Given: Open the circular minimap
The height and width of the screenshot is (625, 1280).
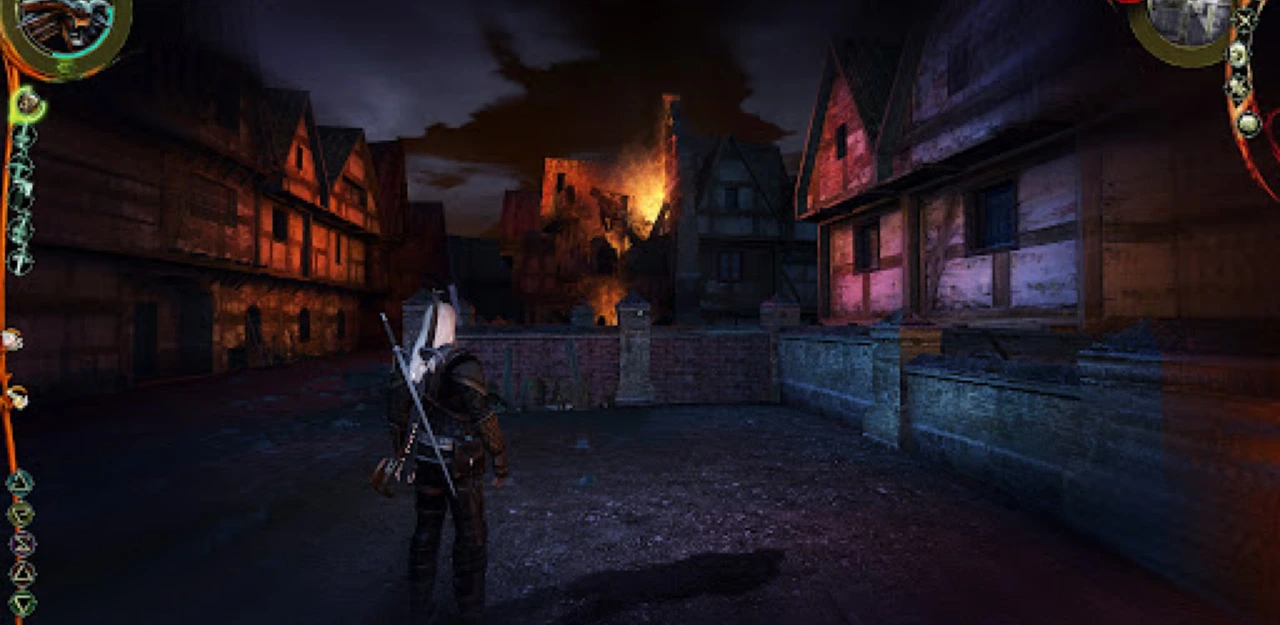Looking at the screenshot, I should (1186, 27).
